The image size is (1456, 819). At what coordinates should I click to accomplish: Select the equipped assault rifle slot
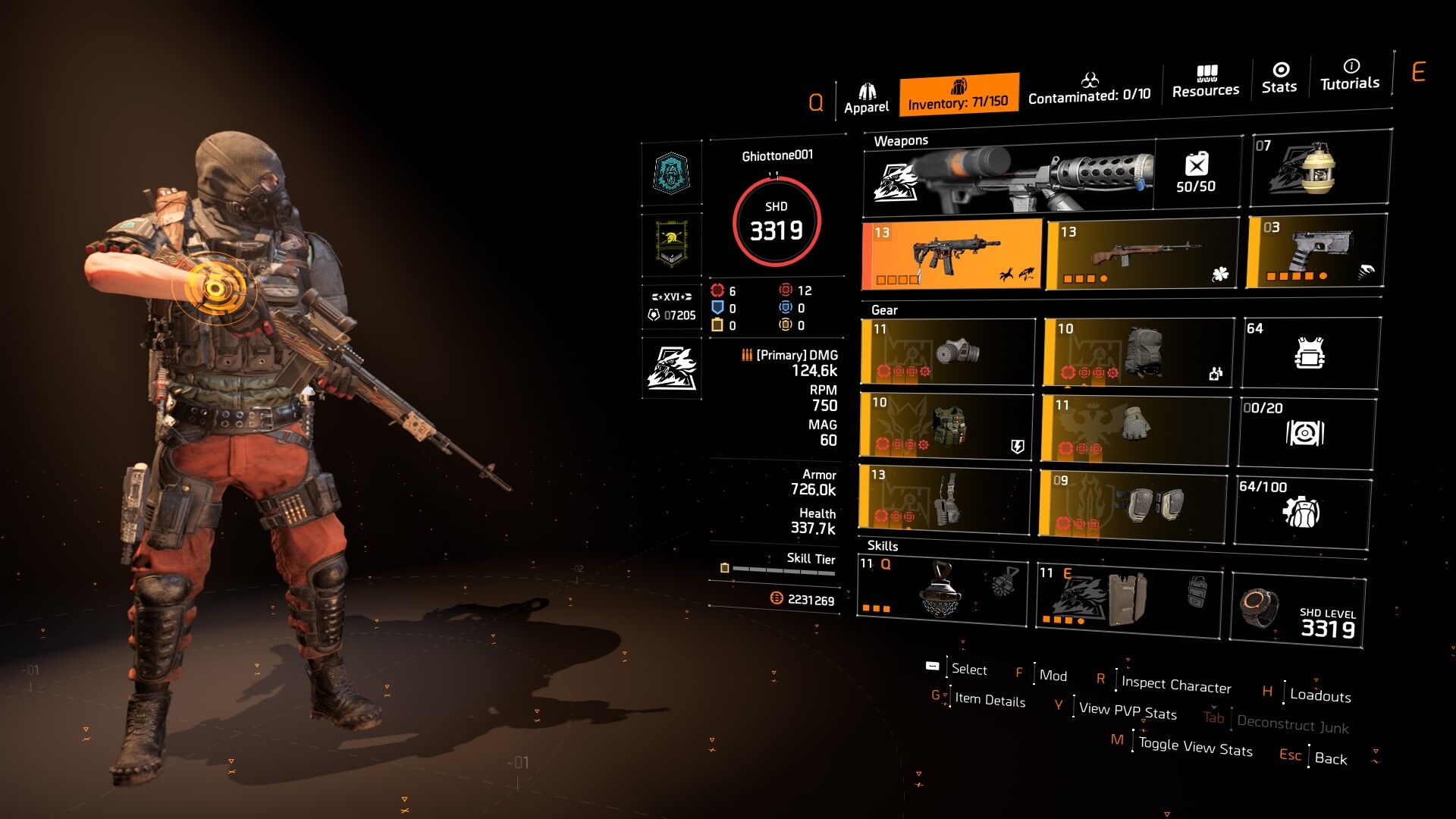[x=952, y=255]
